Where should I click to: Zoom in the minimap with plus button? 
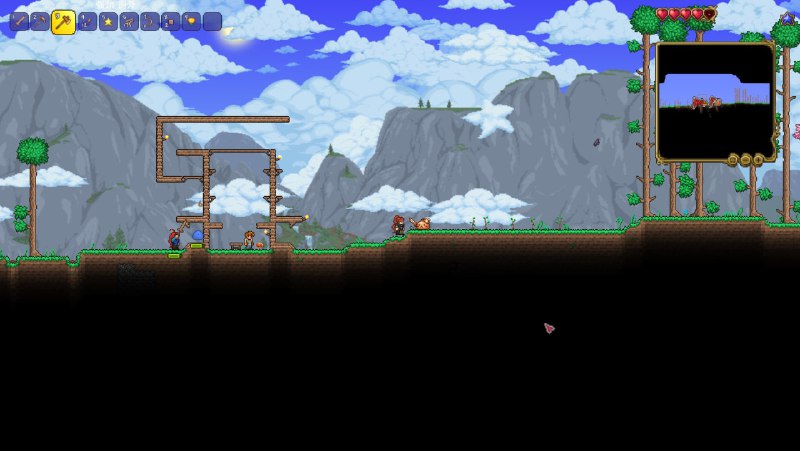click(x=758, y=160)
